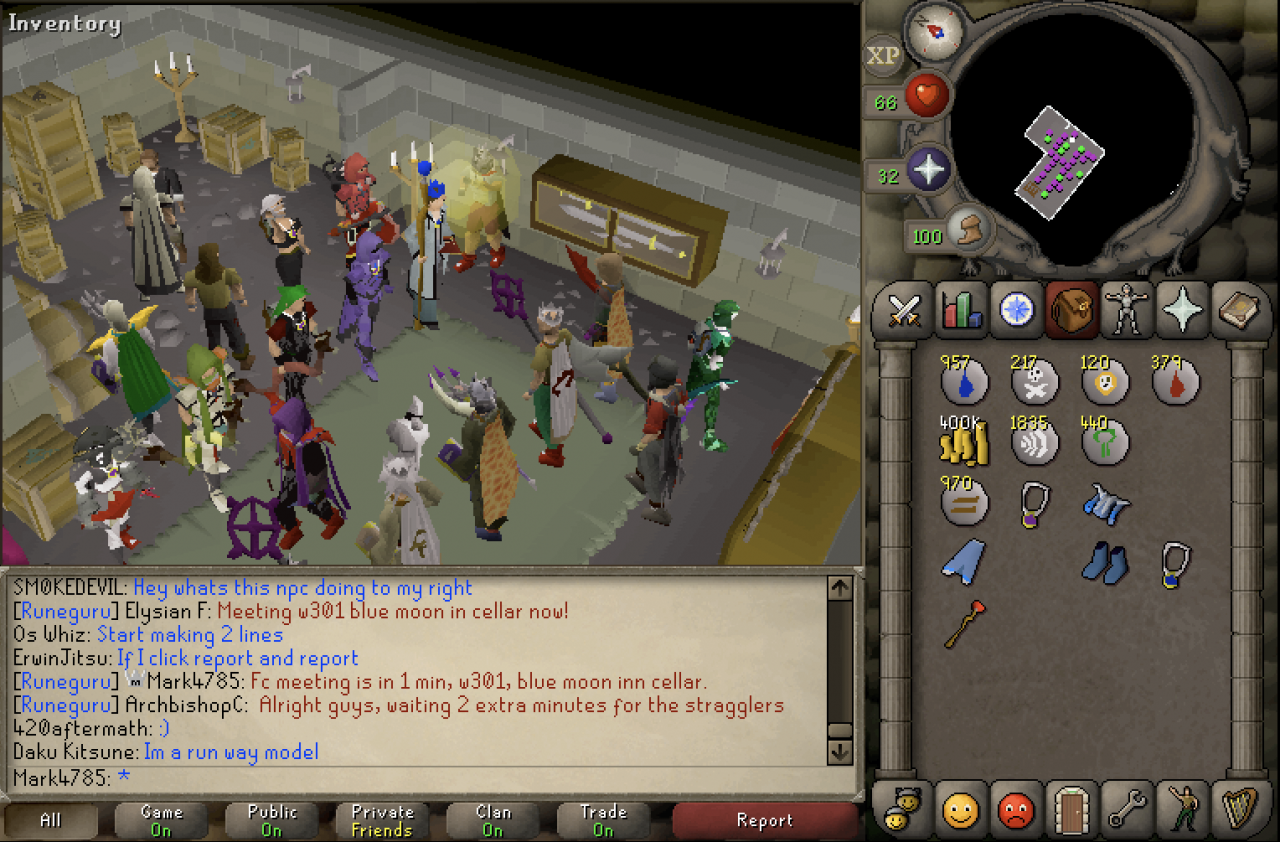Viewport: 1280px width, 842px height.
Task: Open the Combat Options tab
Action: [x=905, y=311]
